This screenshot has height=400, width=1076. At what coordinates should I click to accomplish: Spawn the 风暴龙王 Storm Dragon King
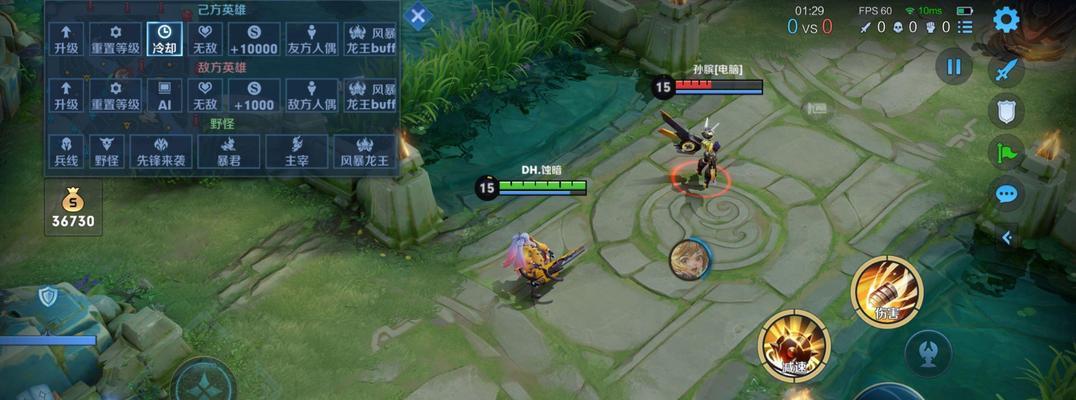tap(364, 151)
